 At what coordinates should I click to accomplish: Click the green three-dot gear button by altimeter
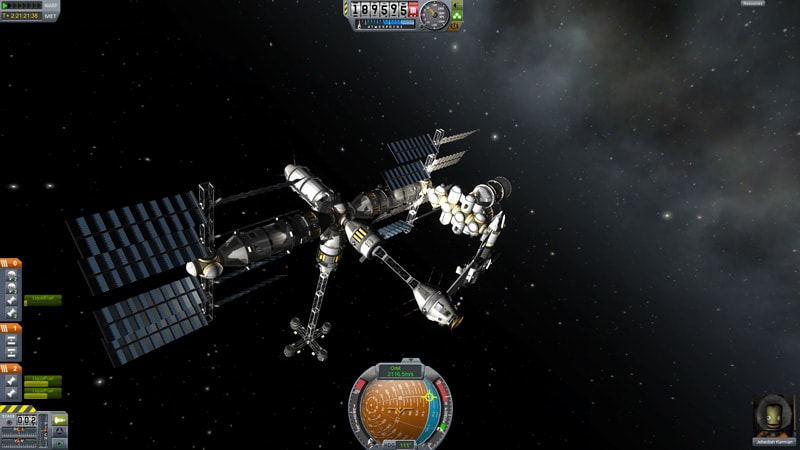[x=459, y=17]
